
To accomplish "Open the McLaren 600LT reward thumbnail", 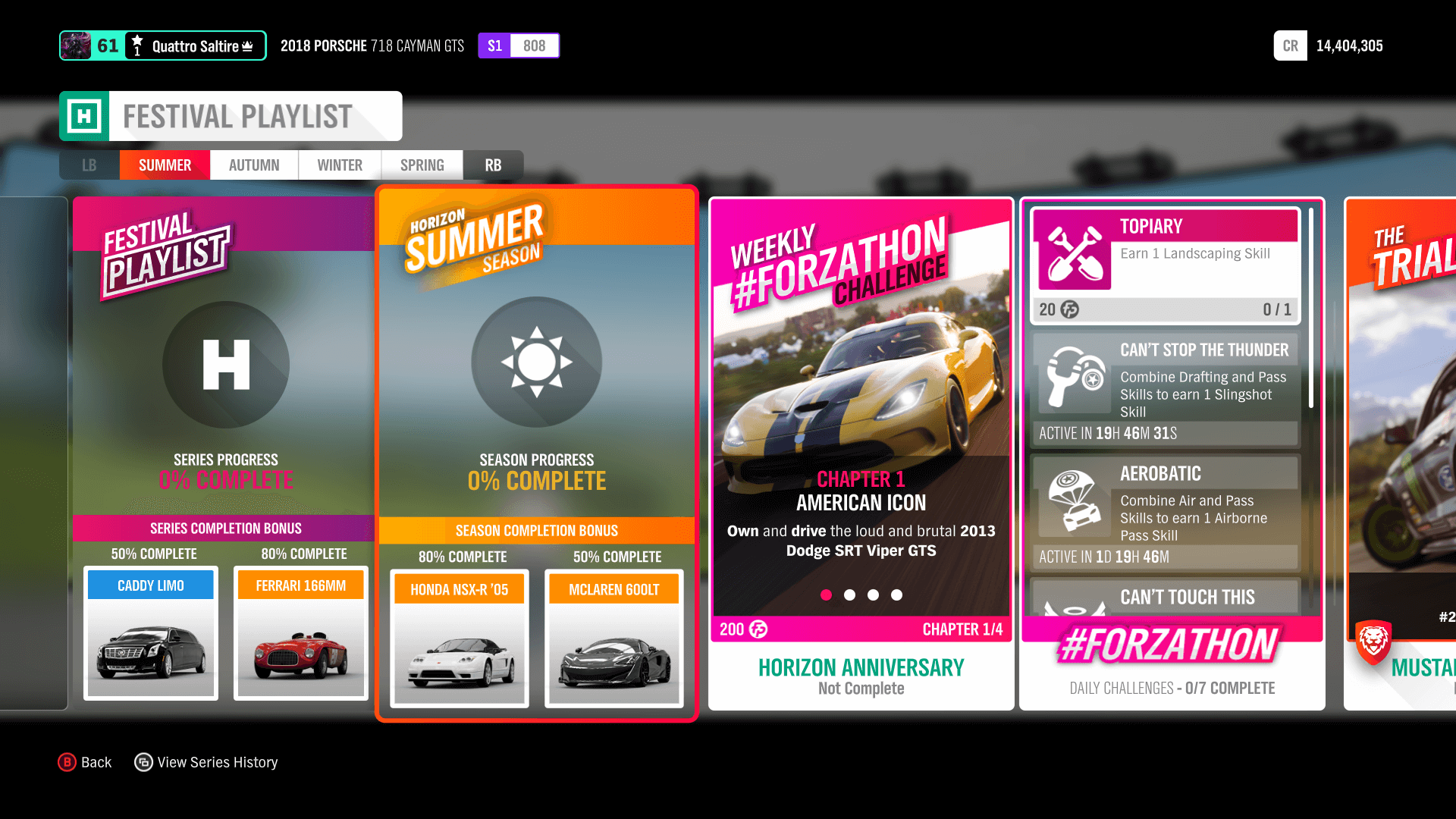I will point(613,641).
